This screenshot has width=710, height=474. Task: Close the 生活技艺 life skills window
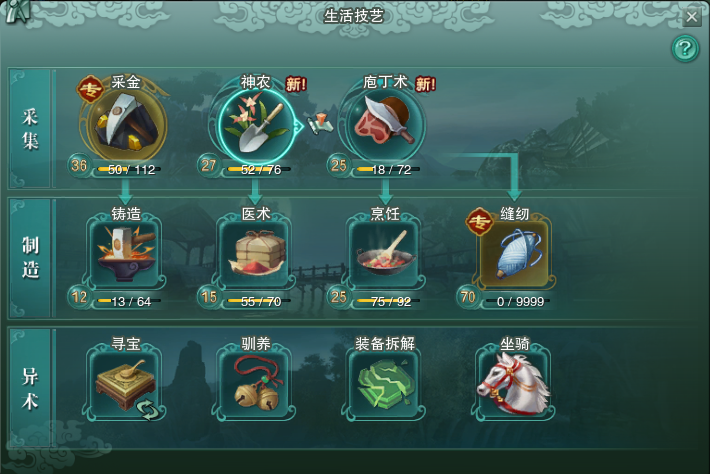click(x=691, y=16)
